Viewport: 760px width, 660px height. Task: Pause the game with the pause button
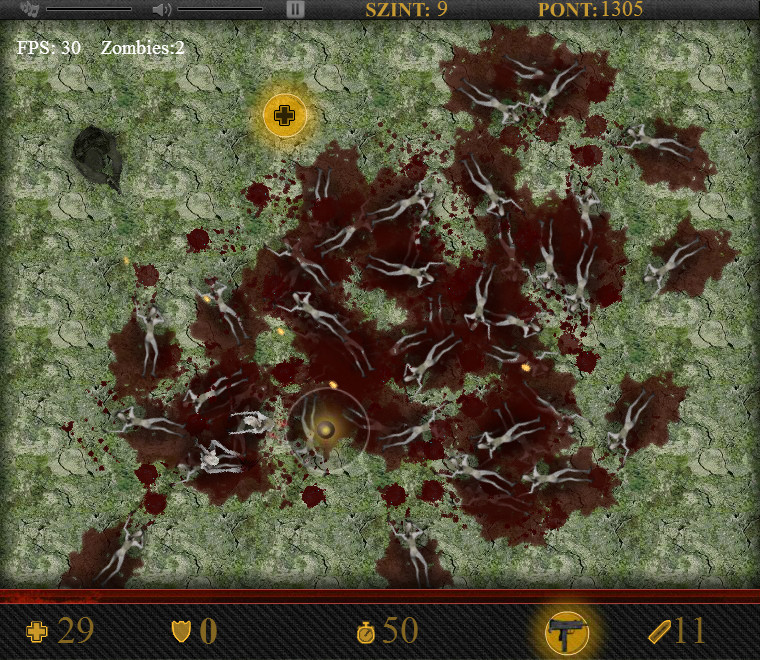(x=295, y=9)
